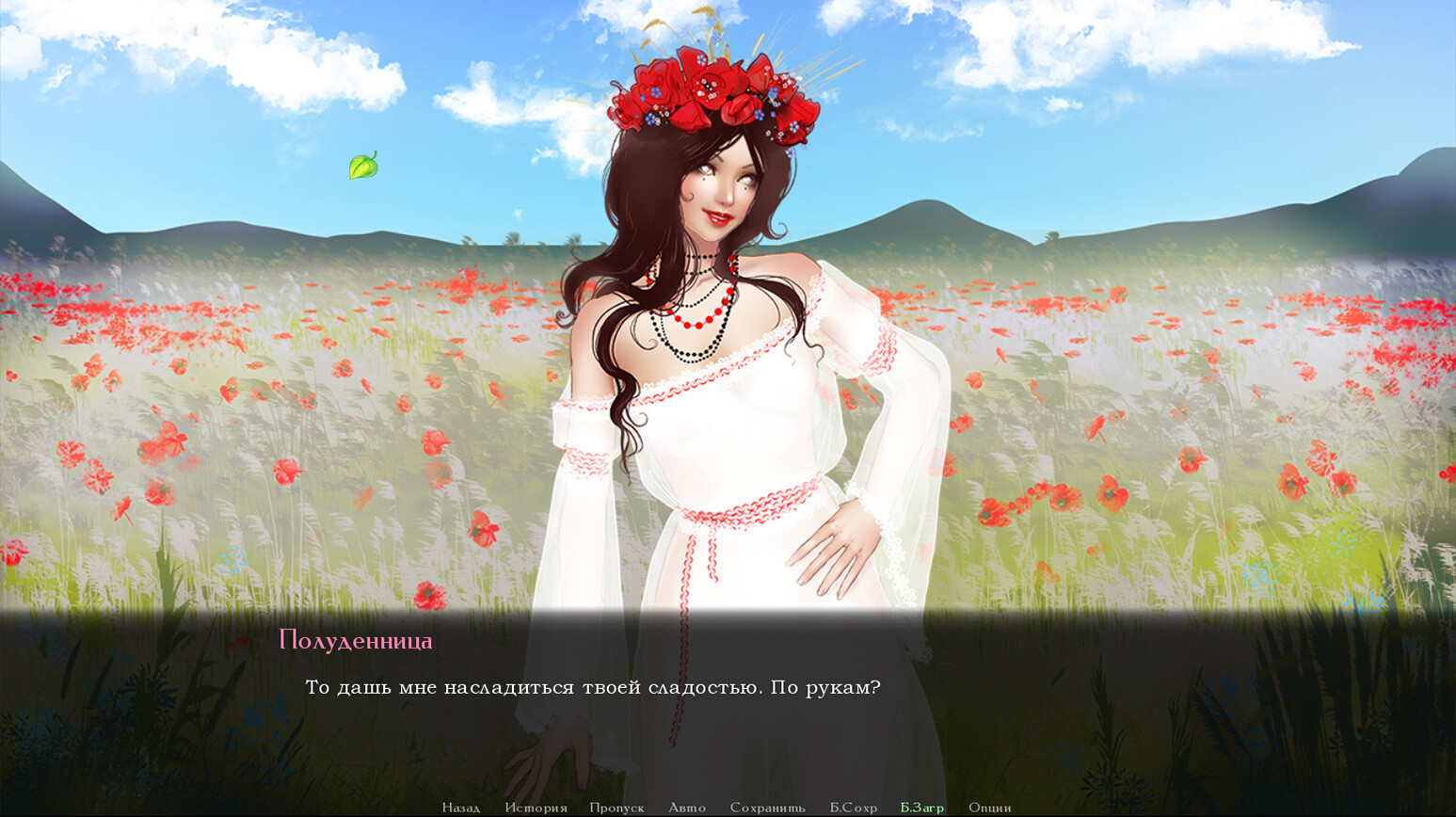Open the История dialogue log

tap(536, 808)
